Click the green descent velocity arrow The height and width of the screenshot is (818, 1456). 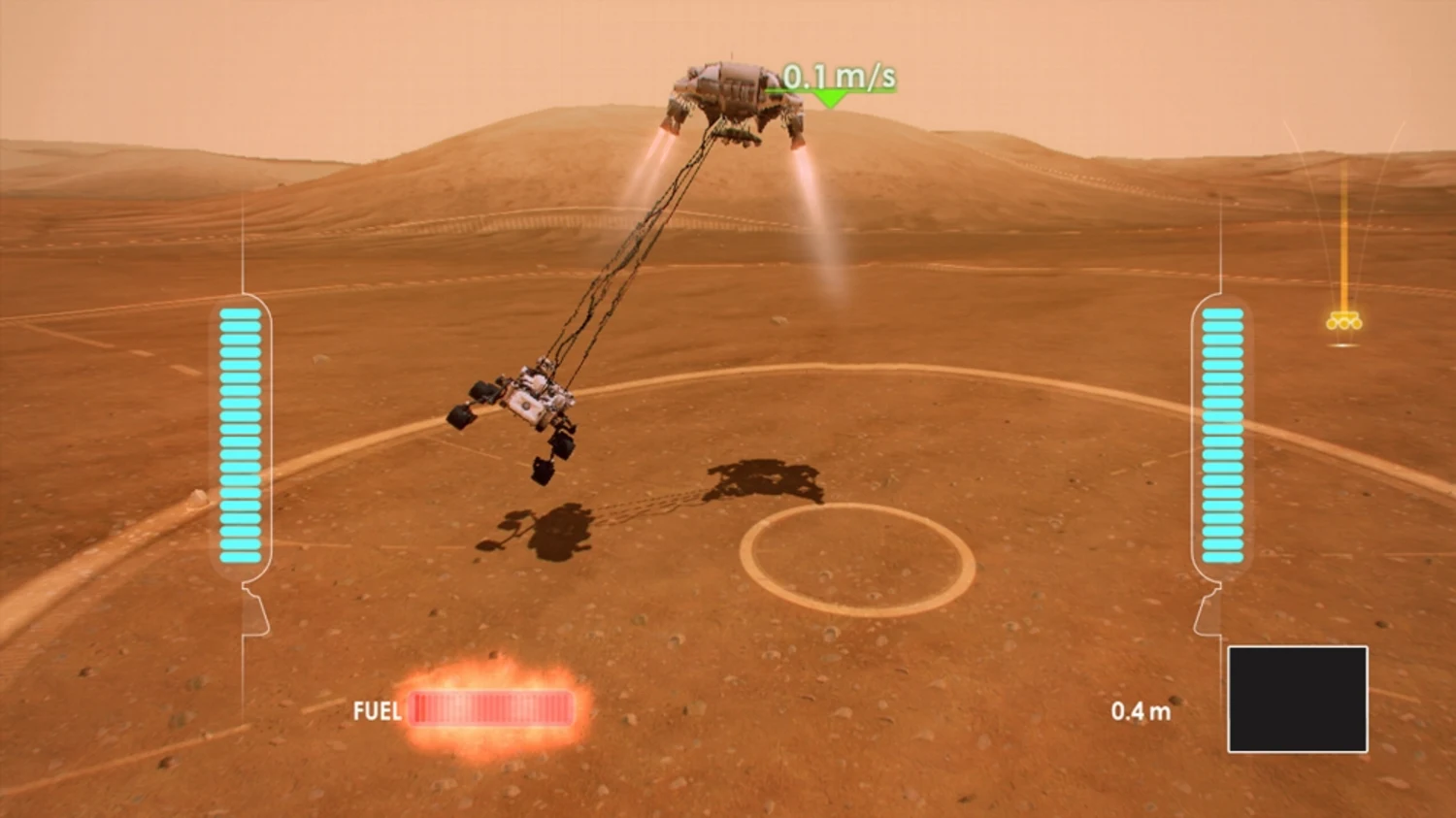[x=830, y=97]
